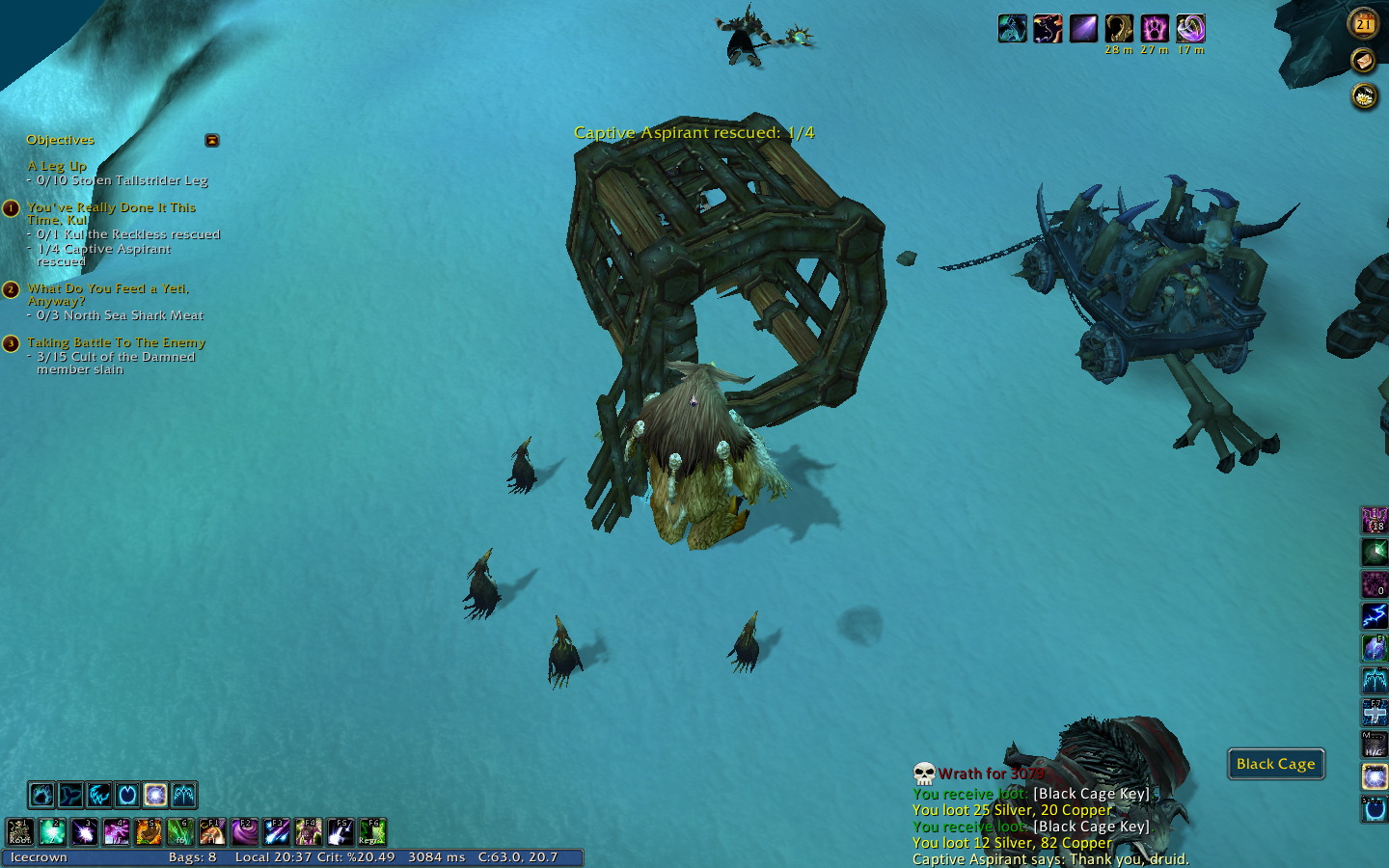Screen dimensions: 1389x868
Task: Collapse the Objectives tracker
Action: (x=212, y=141)
